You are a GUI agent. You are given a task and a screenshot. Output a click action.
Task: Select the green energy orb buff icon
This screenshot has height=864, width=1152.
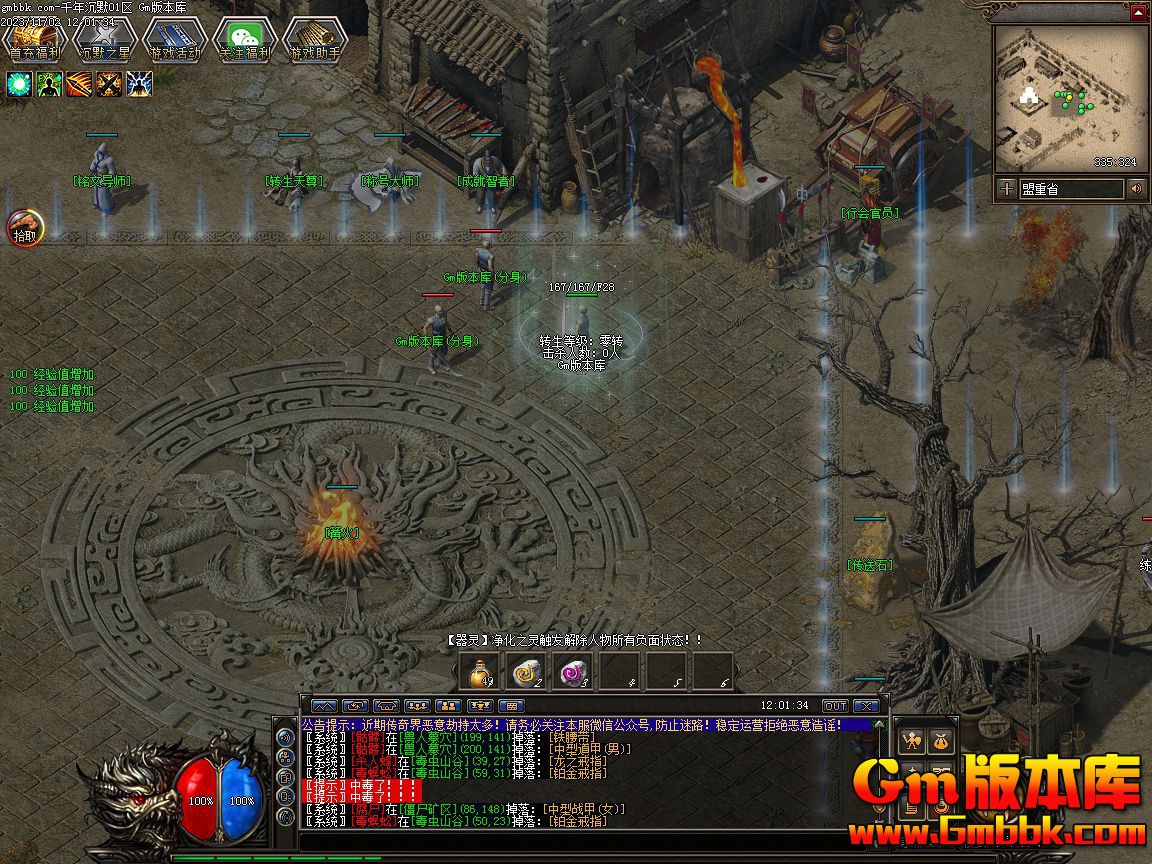[x=19, y=84]
